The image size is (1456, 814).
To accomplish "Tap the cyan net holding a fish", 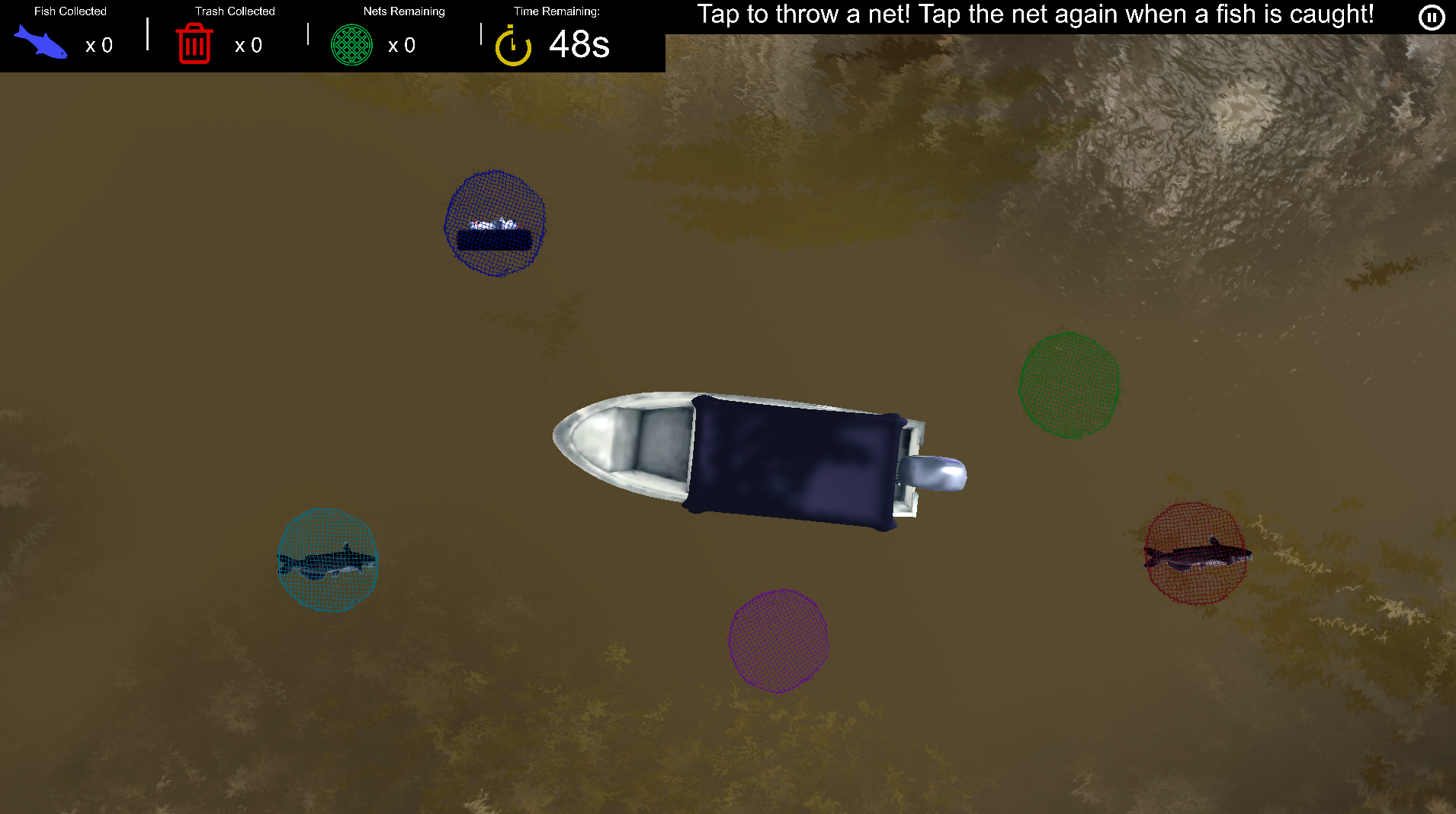I will click(x=327, y=560).
